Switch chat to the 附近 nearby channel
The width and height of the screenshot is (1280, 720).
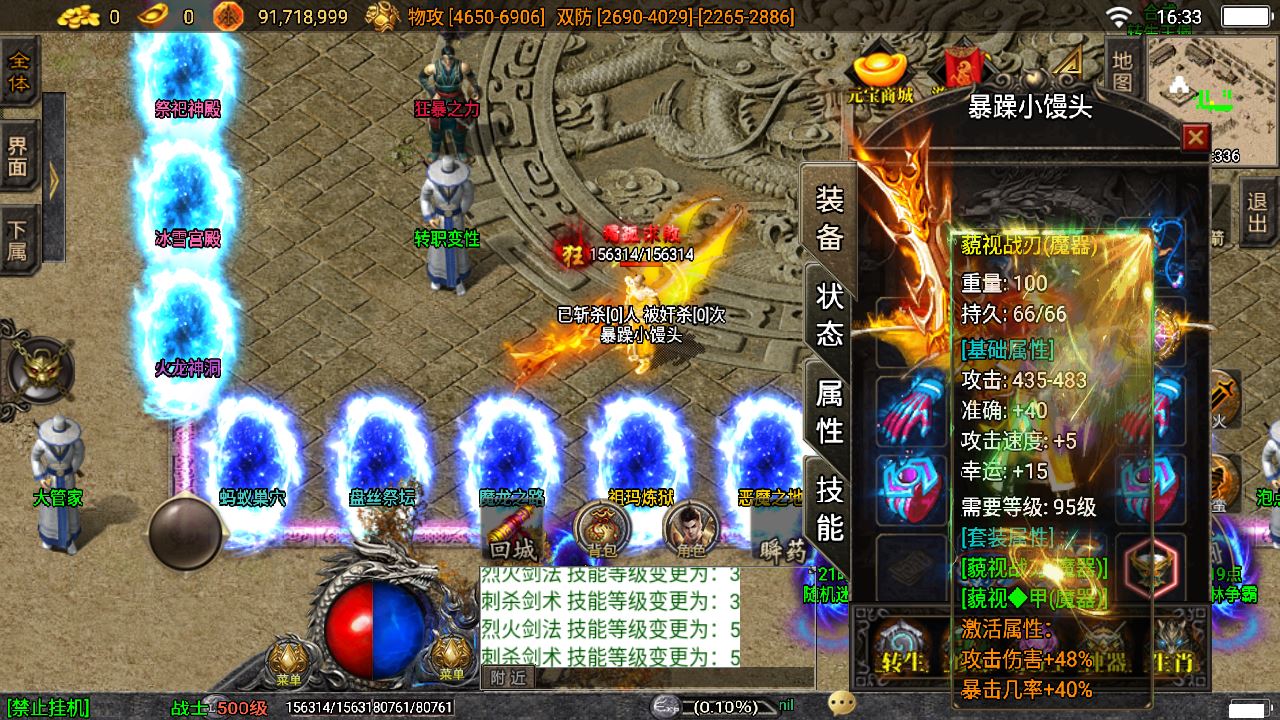[x=509, y=677]
